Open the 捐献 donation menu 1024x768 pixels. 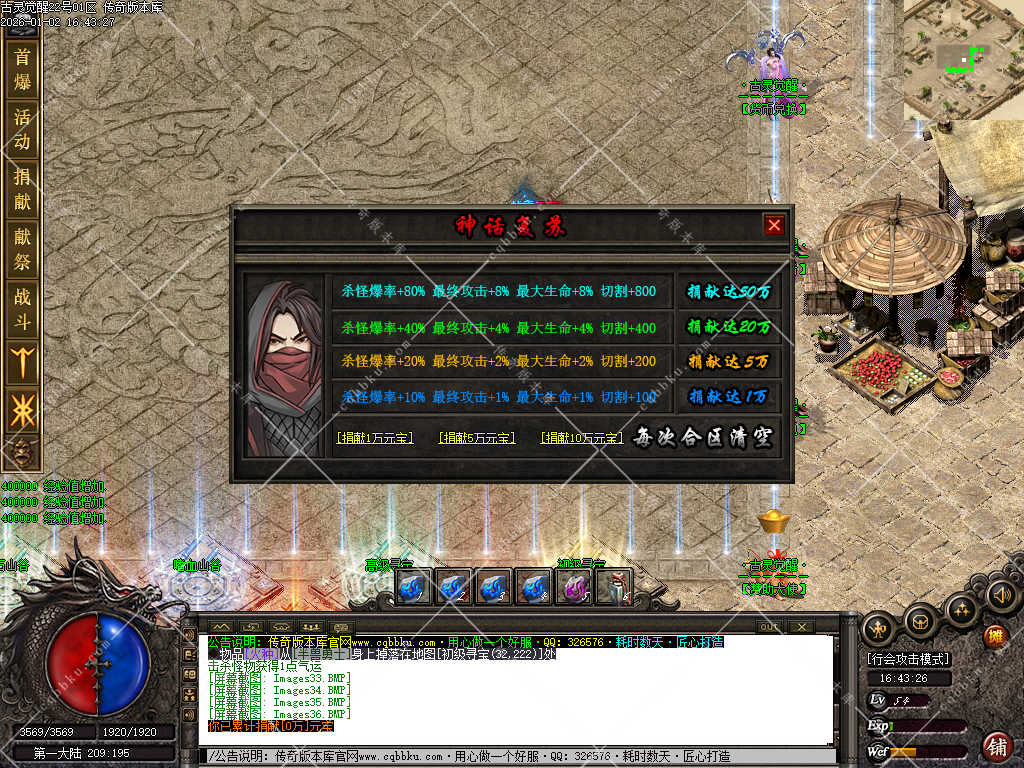[x=21, y=189]
